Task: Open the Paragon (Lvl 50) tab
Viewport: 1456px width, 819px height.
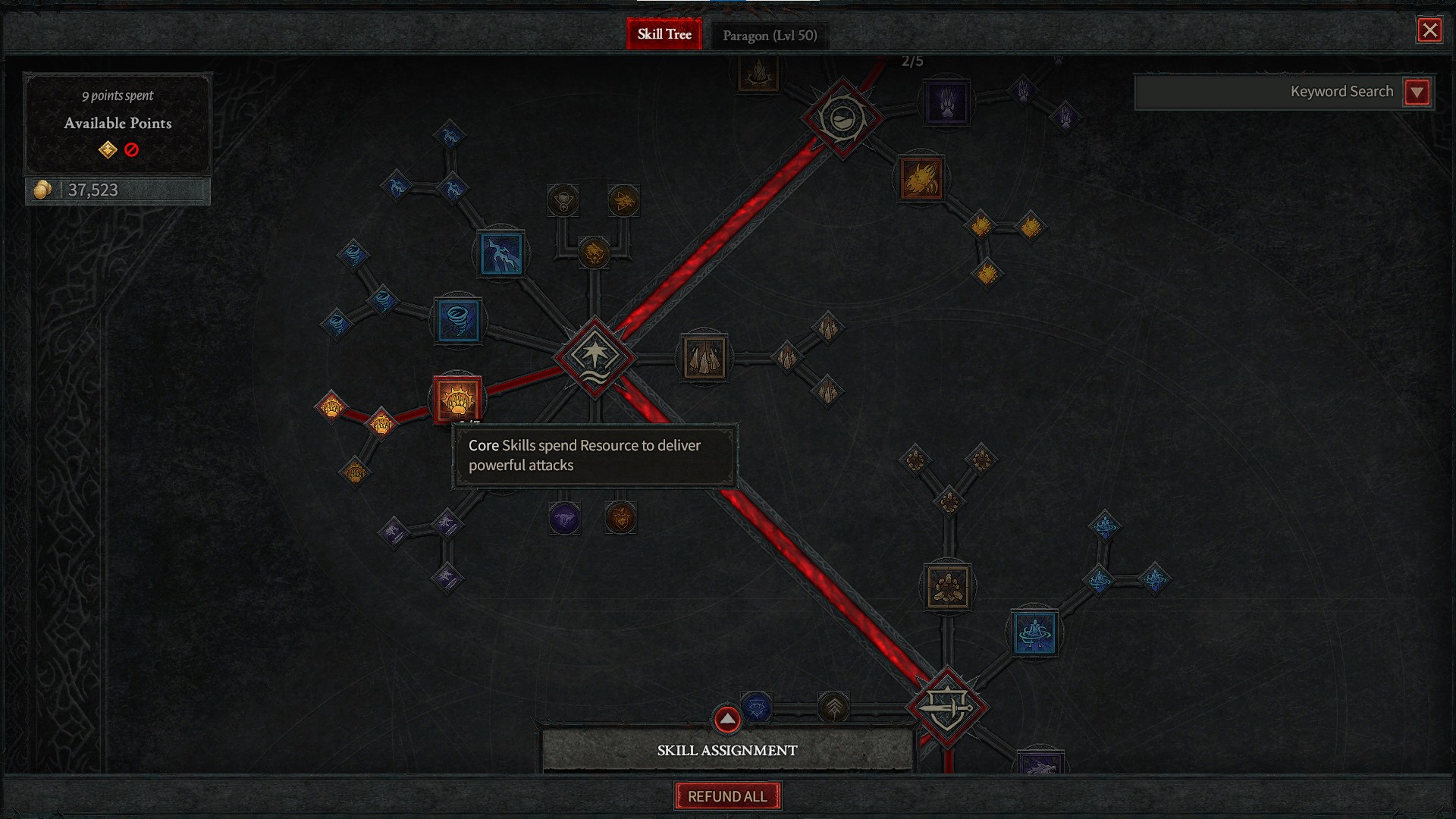Action: [x=770, y=35]
